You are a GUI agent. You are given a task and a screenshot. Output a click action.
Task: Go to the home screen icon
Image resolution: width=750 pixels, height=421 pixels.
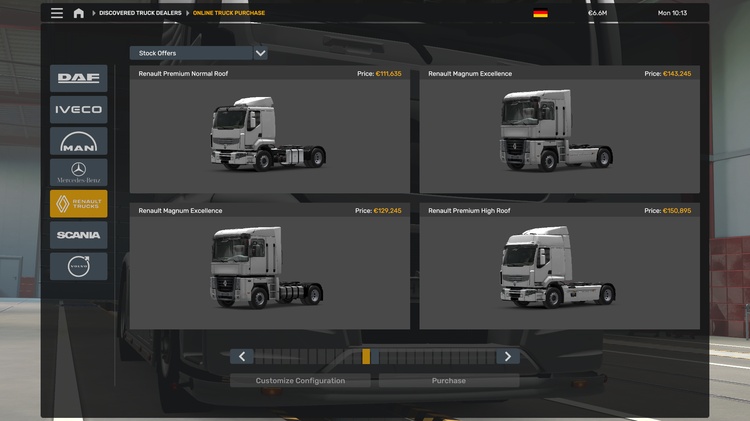click(x=79, y=13)
